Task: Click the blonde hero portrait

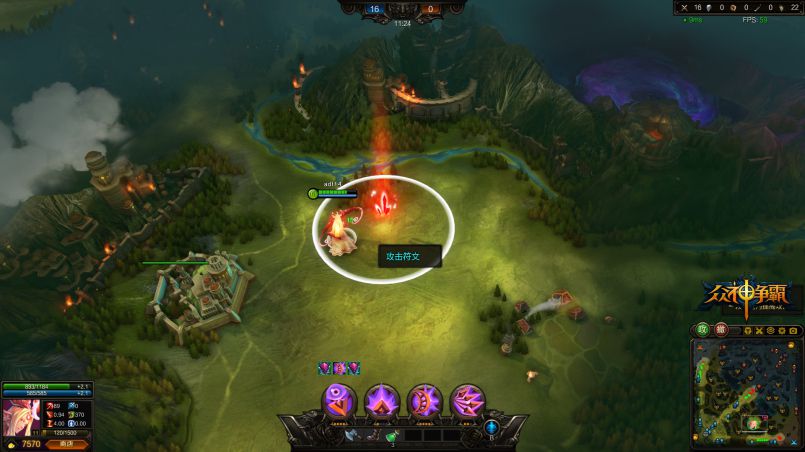Action: click(x=20, y=416)
